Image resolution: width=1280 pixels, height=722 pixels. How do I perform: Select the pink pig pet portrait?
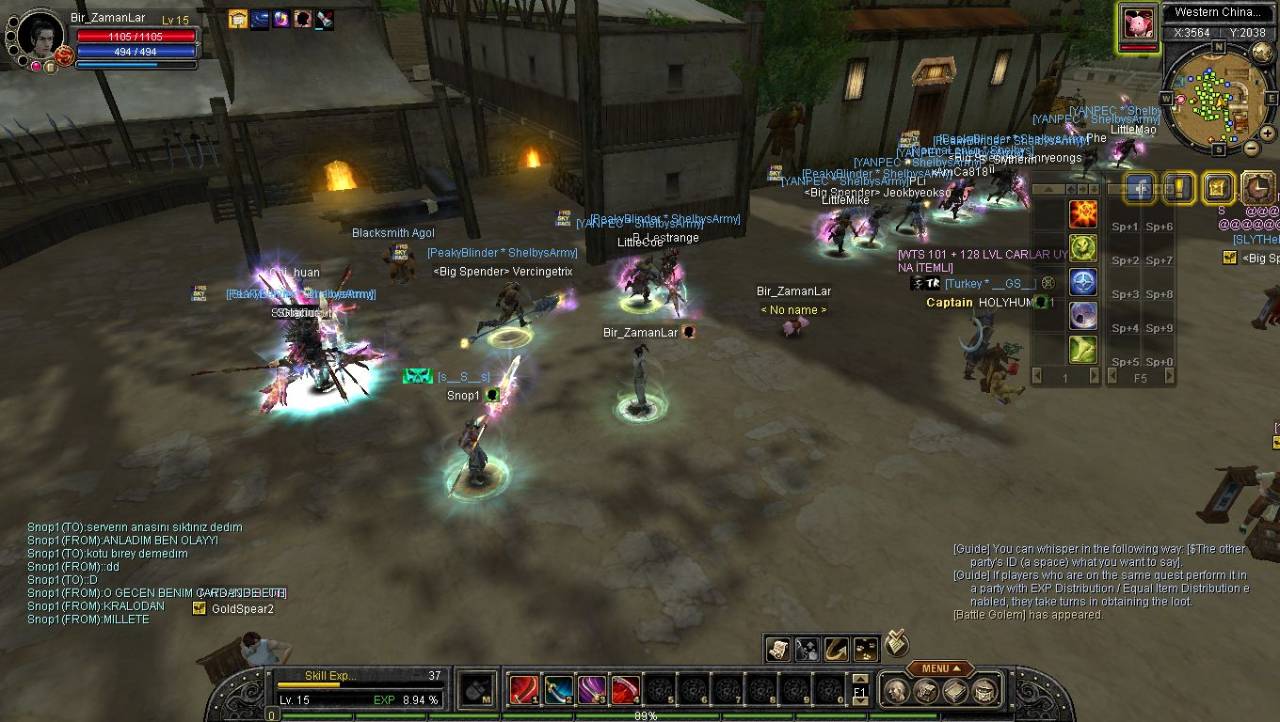1137,25
